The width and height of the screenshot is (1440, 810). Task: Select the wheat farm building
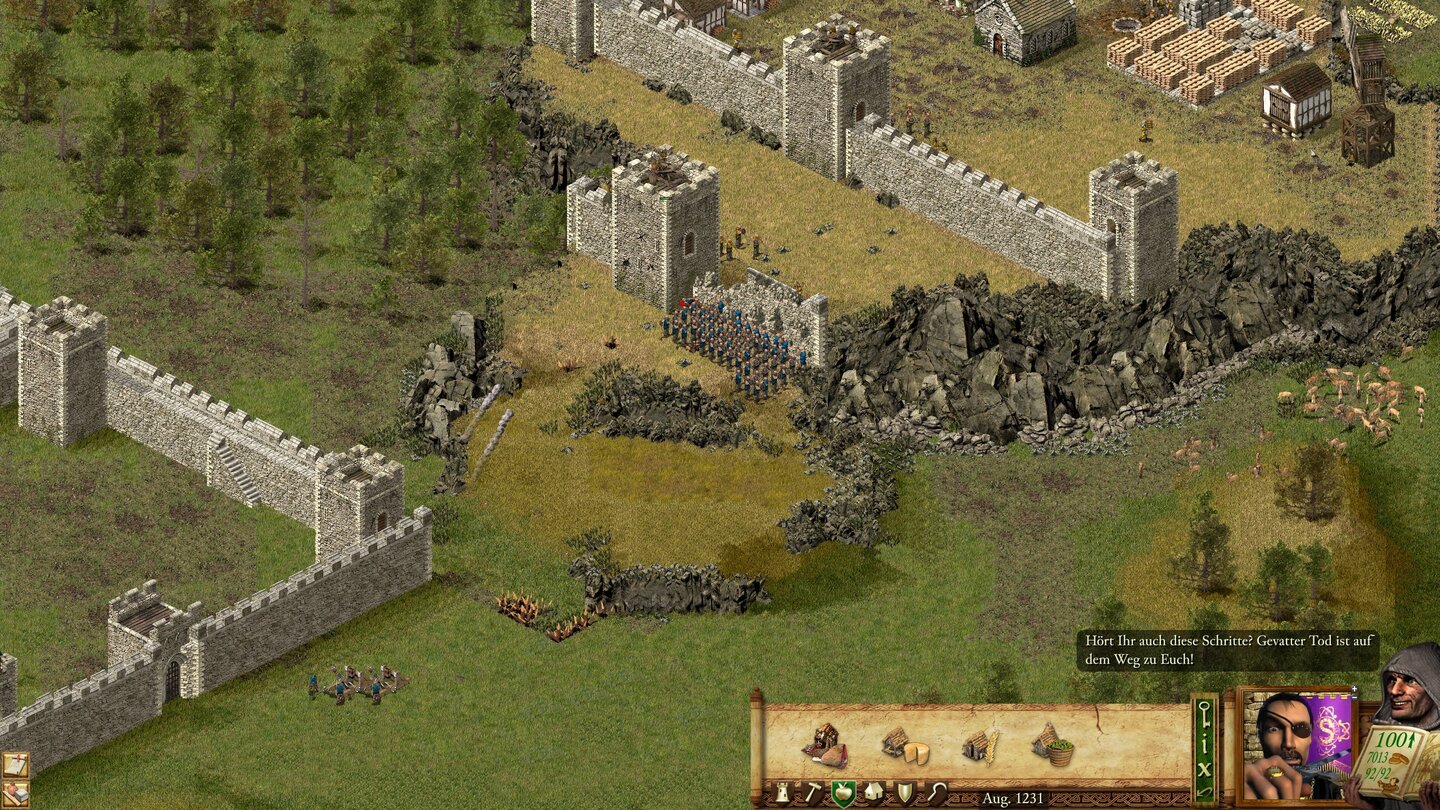(981, 745)
